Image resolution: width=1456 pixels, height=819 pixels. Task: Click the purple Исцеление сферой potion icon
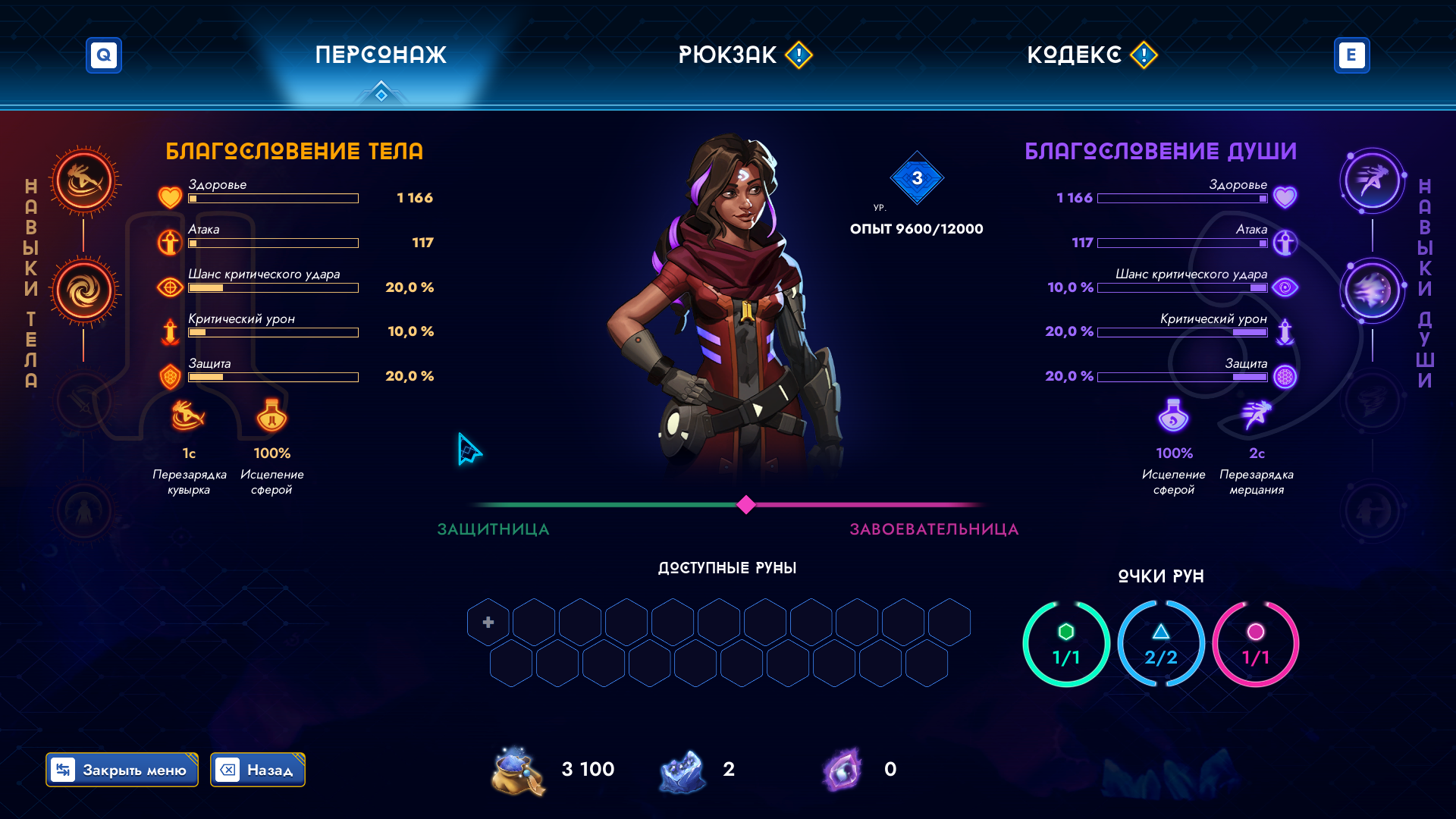[1173, 416]
